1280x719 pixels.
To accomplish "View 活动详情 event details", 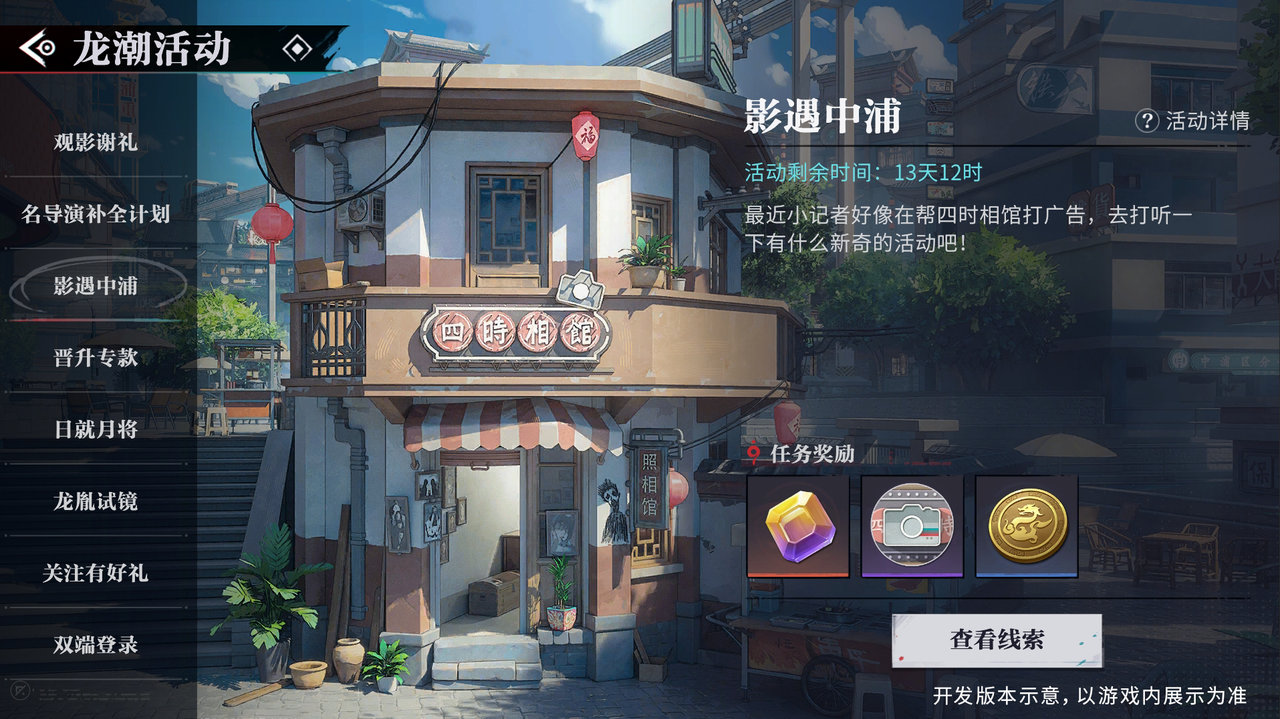I will click(x=1193, y=121).
